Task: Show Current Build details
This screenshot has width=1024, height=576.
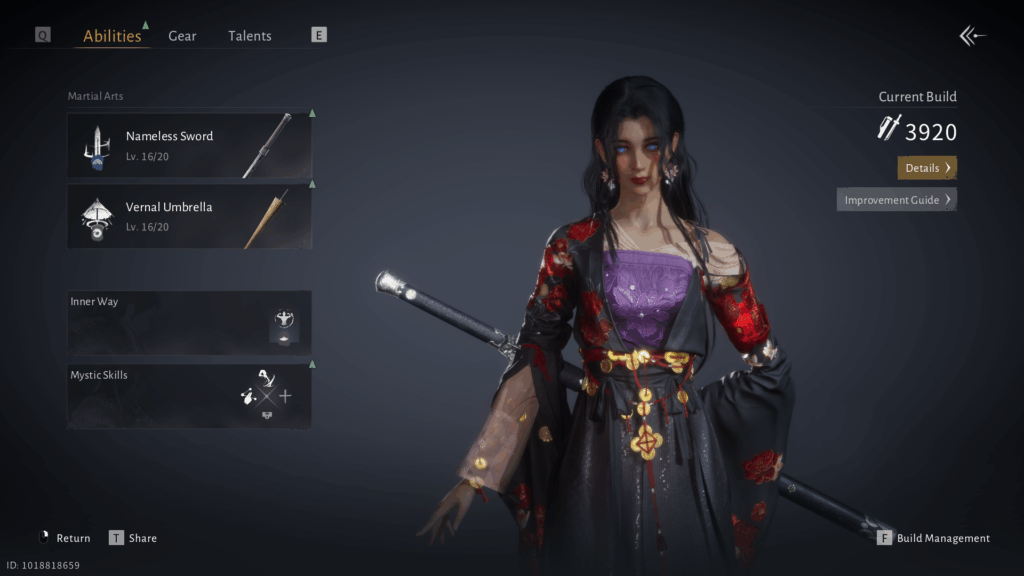Action: pos(927,168)
